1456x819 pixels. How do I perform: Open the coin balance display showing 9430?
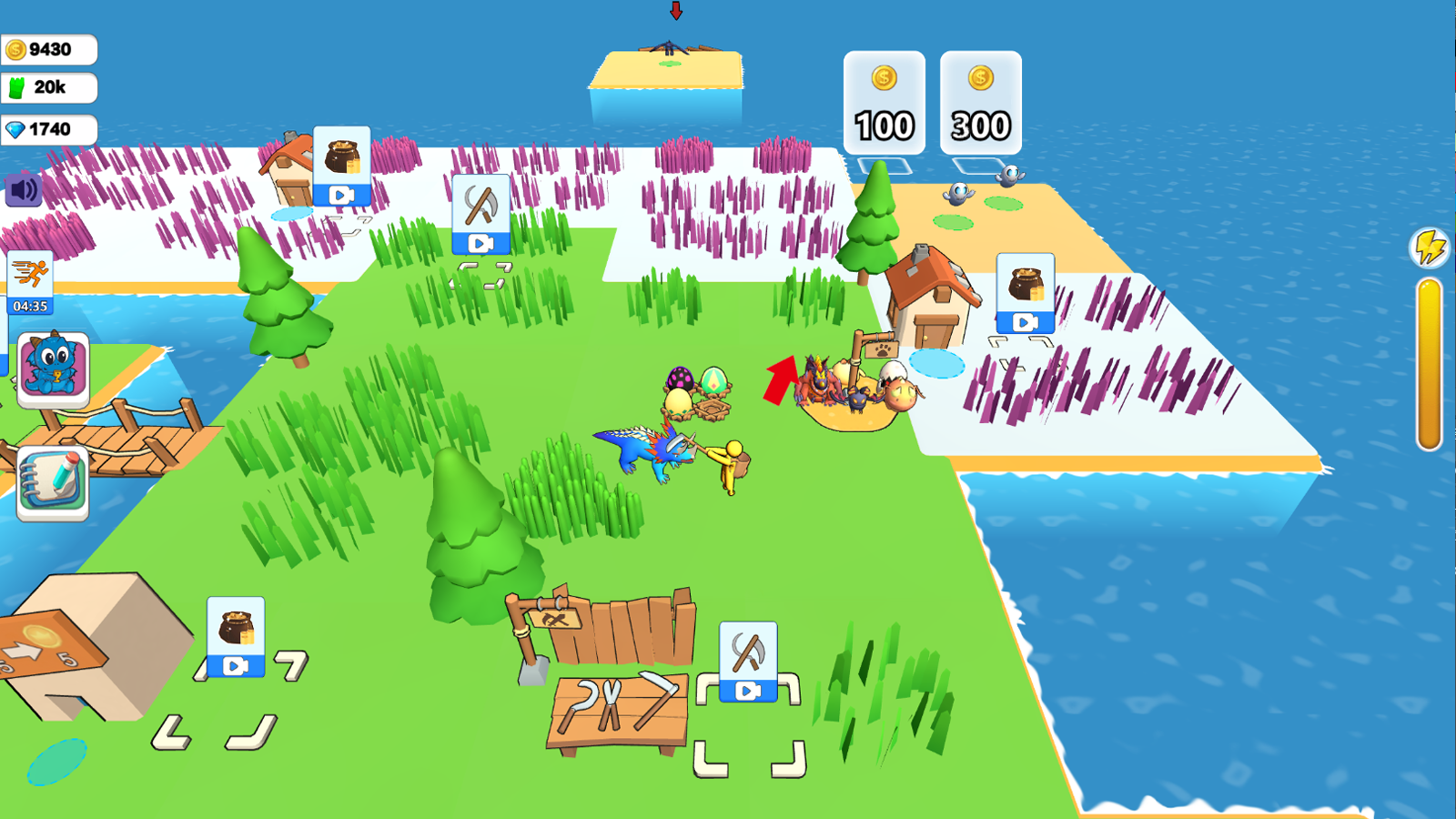[47, 49]
